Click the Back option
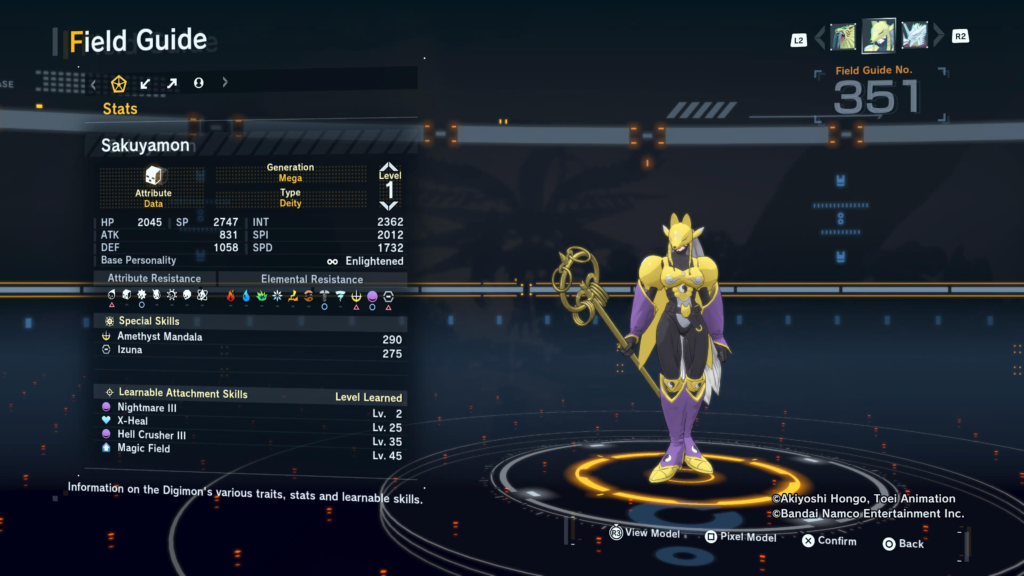 [x=903, y=543]
